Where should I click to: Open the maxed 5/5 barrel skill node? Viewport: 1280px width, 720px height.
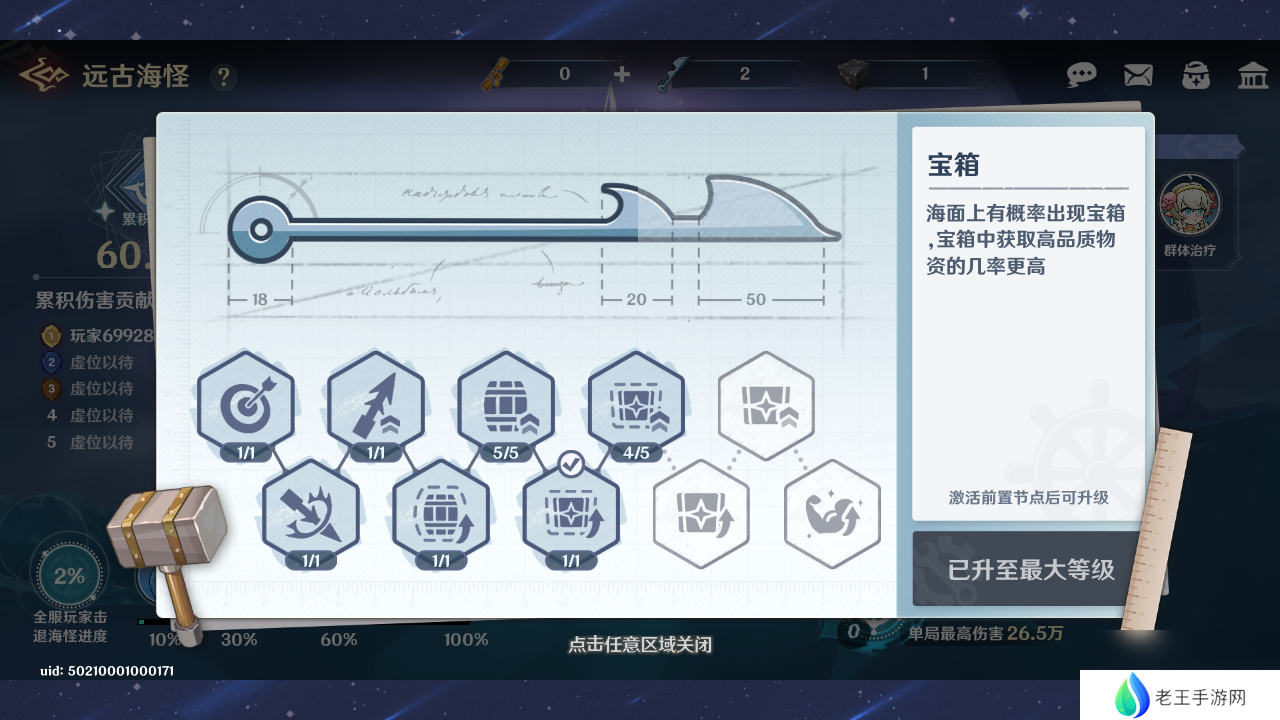[x=506, y=405]
